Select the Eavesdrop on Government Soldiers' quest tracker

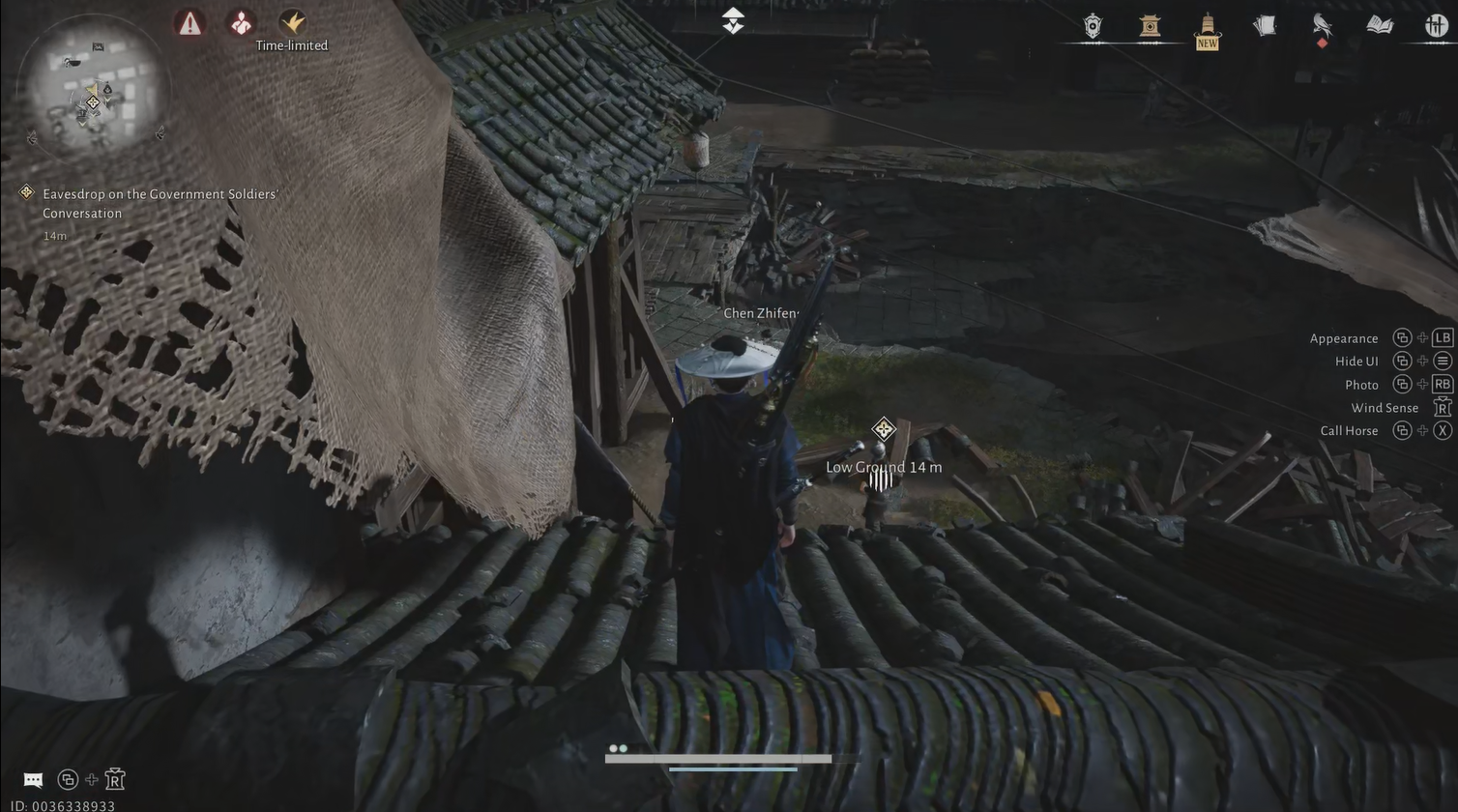(x=160, y=203)
